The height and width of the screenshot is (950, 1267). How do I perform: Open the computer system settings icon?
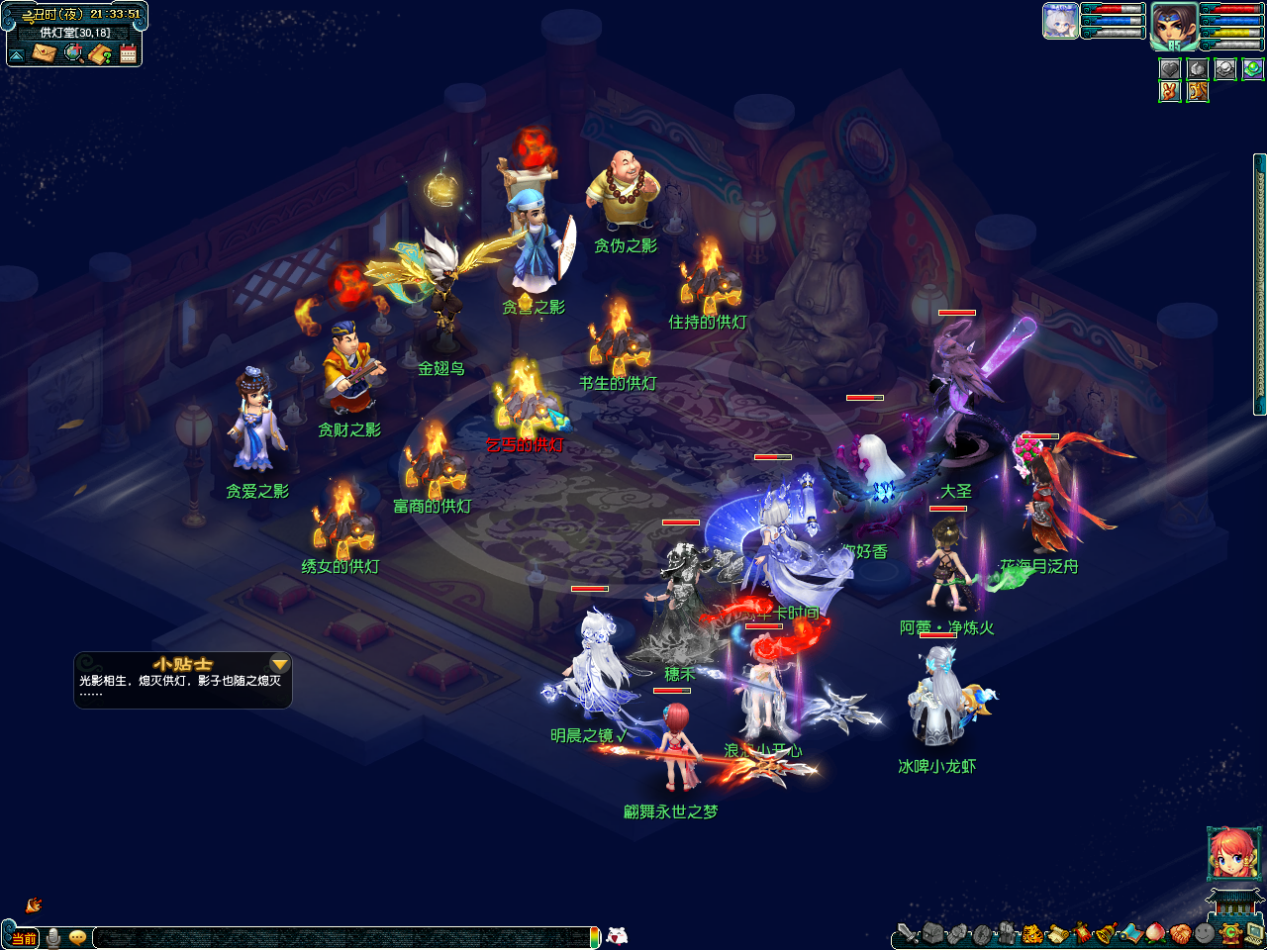coord(1253,935)
